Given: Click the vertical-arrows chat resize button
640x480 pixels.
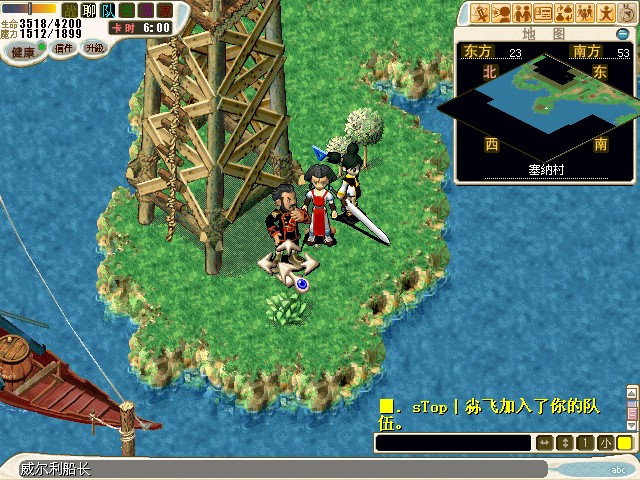Looking at the screenshot, I should coord(565,443).
